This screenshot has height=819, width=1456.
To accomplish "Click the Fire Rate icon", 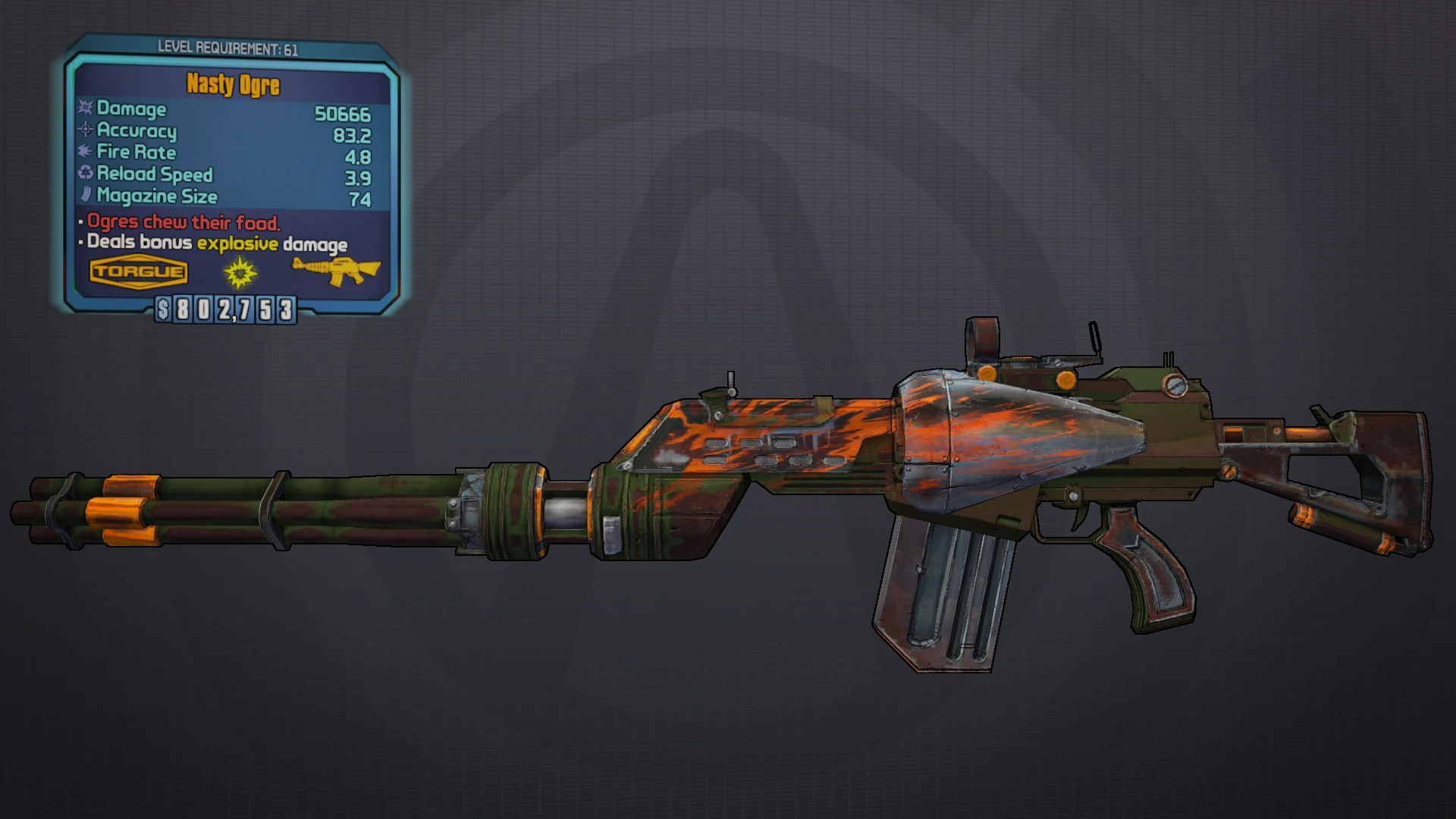I will coord(83,152).
